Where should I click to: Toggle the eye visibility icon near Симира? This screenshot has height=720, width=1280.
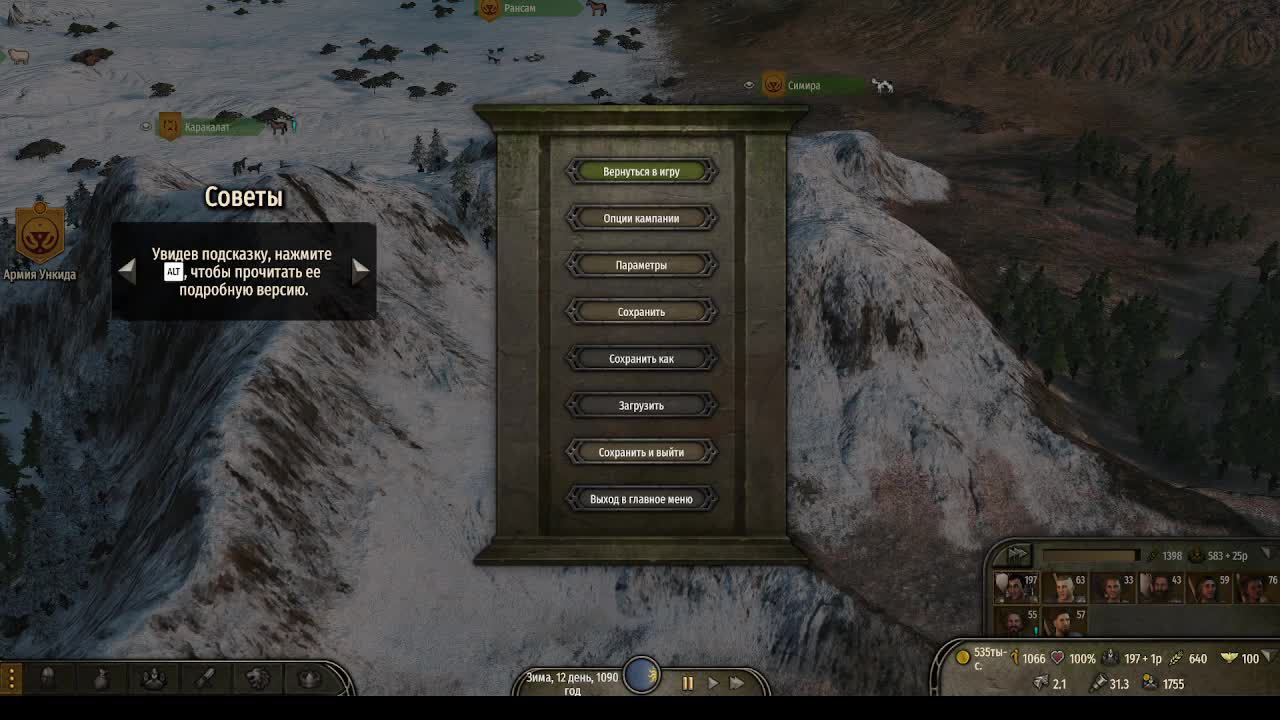pyautogui.click(x=748, y=85)
